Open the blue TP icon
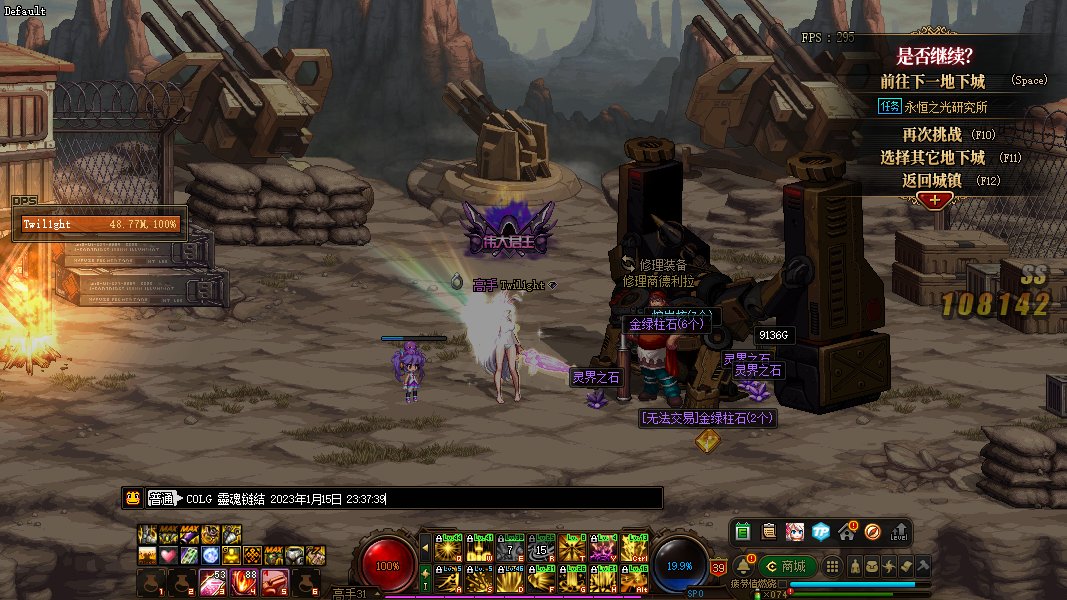Screen dimensions: 1067x600 (821, 531)
